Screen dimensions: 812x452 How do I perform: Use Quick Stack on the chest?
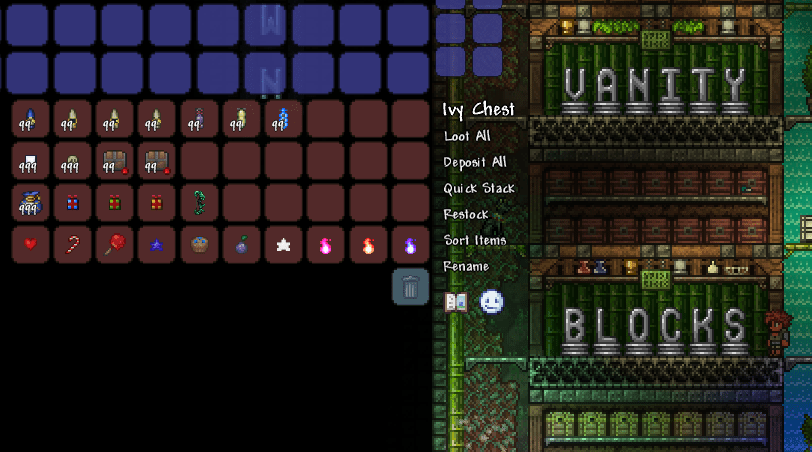click(479, 188)
